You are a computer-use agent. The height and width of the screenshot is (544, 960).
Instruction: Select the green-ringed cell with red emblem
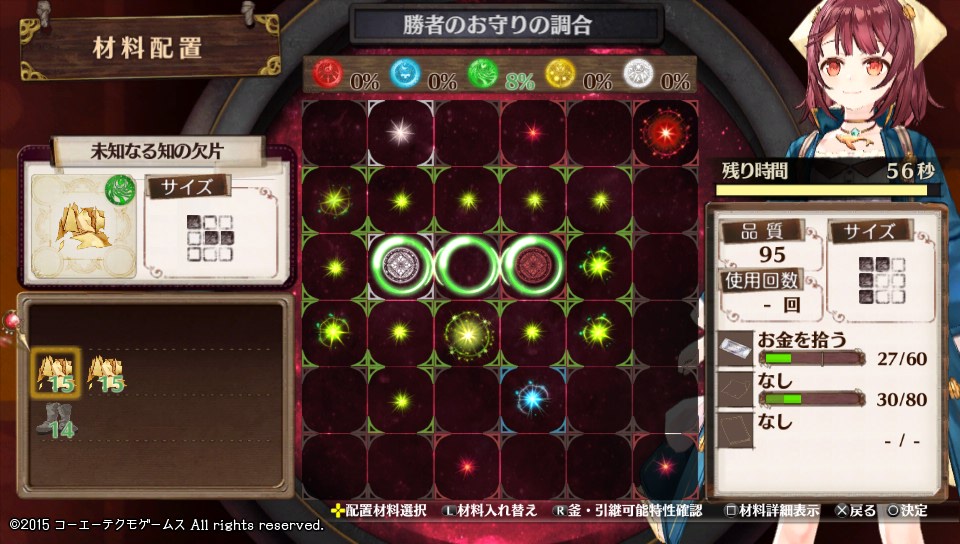532,265
